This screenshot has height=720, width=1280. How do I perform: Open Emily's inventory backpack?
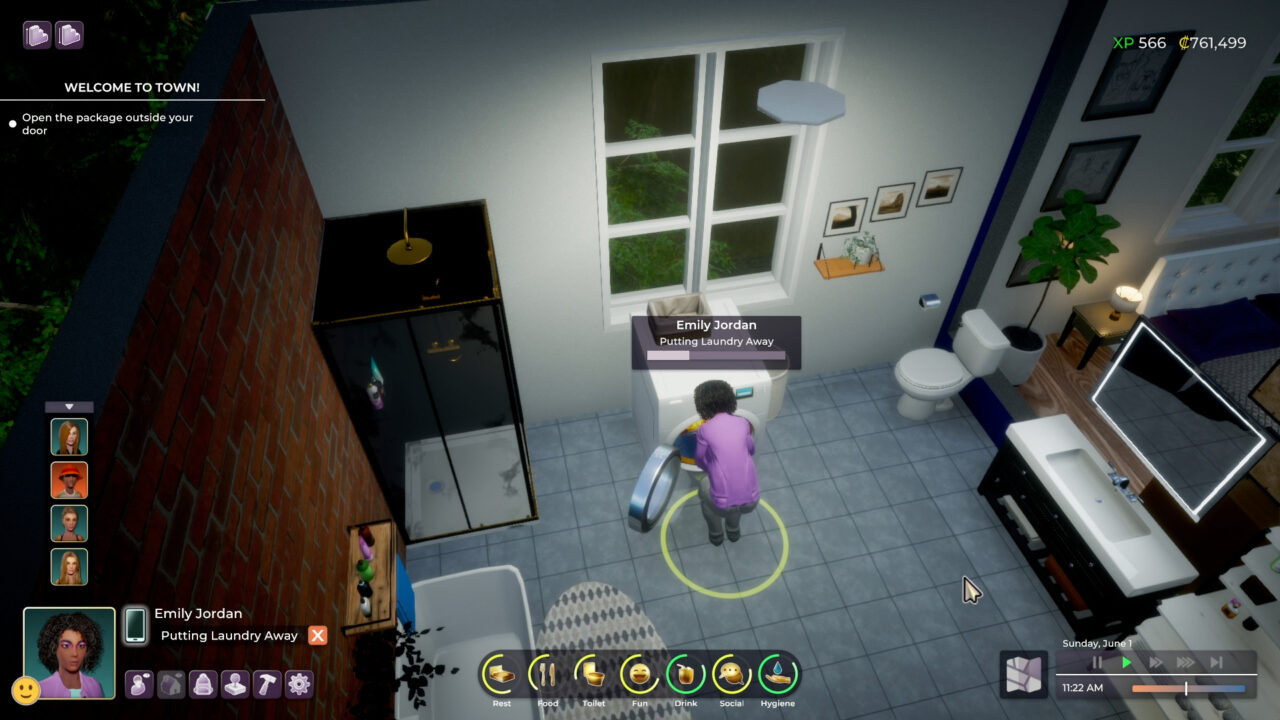click(201, 685)
